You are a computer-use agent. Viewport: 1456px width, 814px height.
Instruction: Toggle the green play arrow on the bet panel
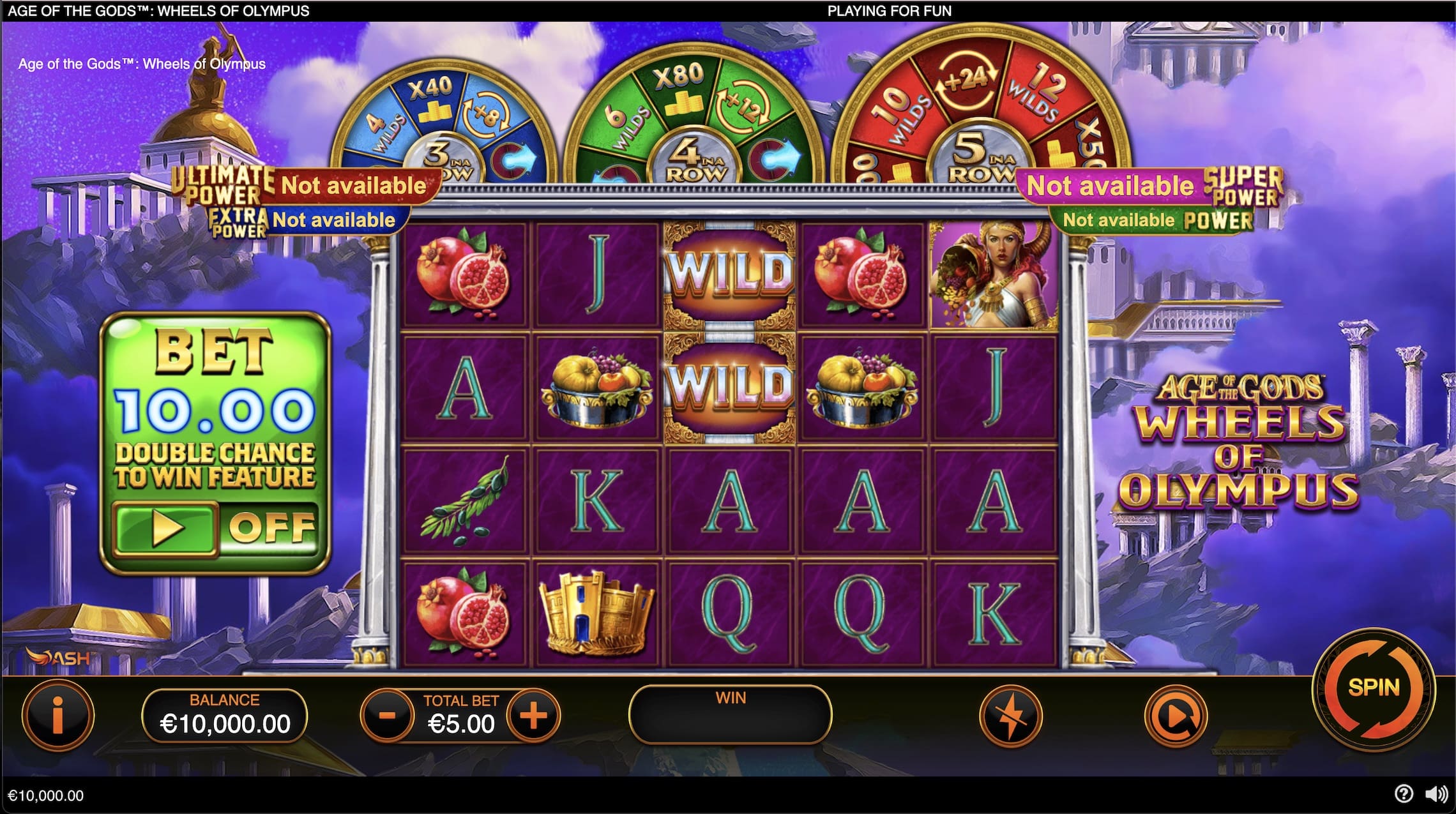(x=166, y=527)
